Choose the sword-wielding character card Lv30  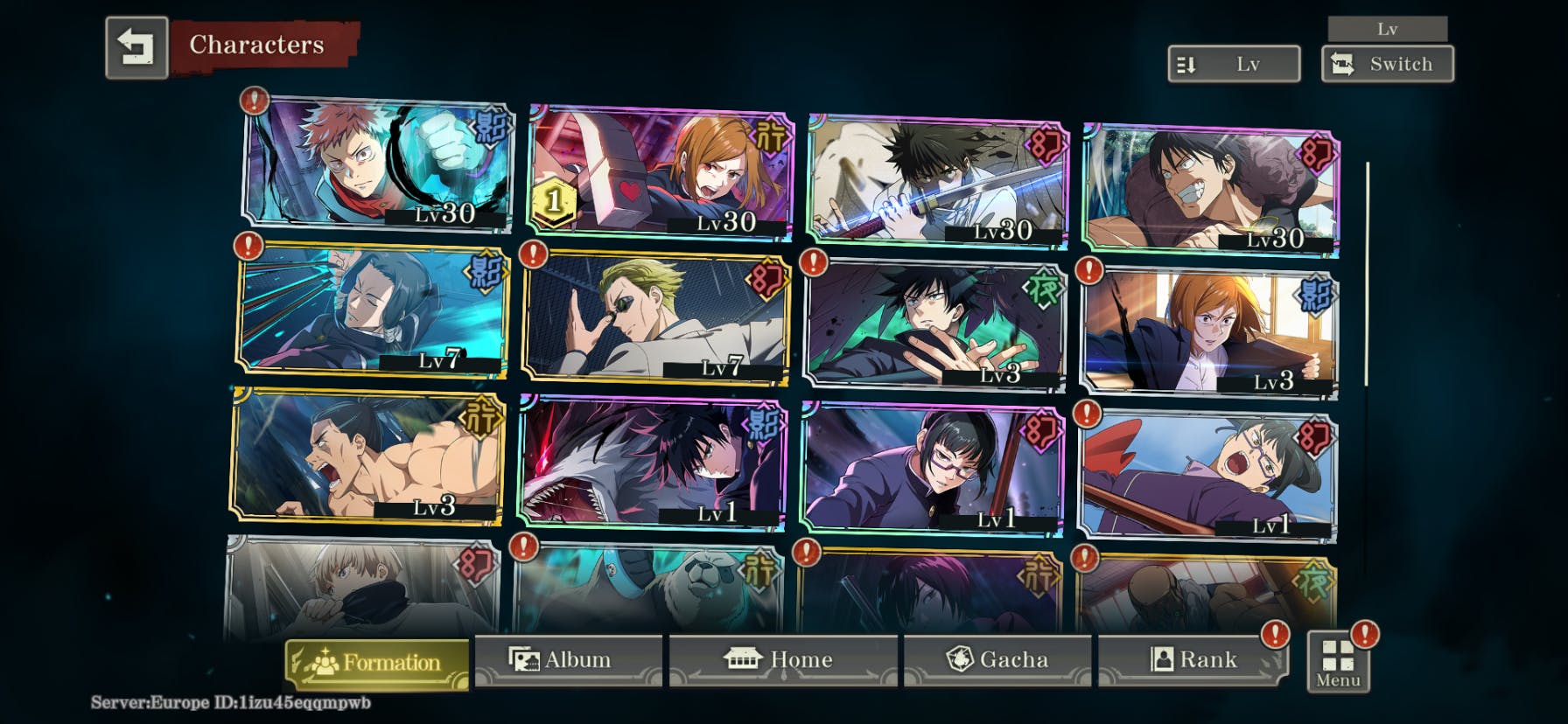coord(938,179)
